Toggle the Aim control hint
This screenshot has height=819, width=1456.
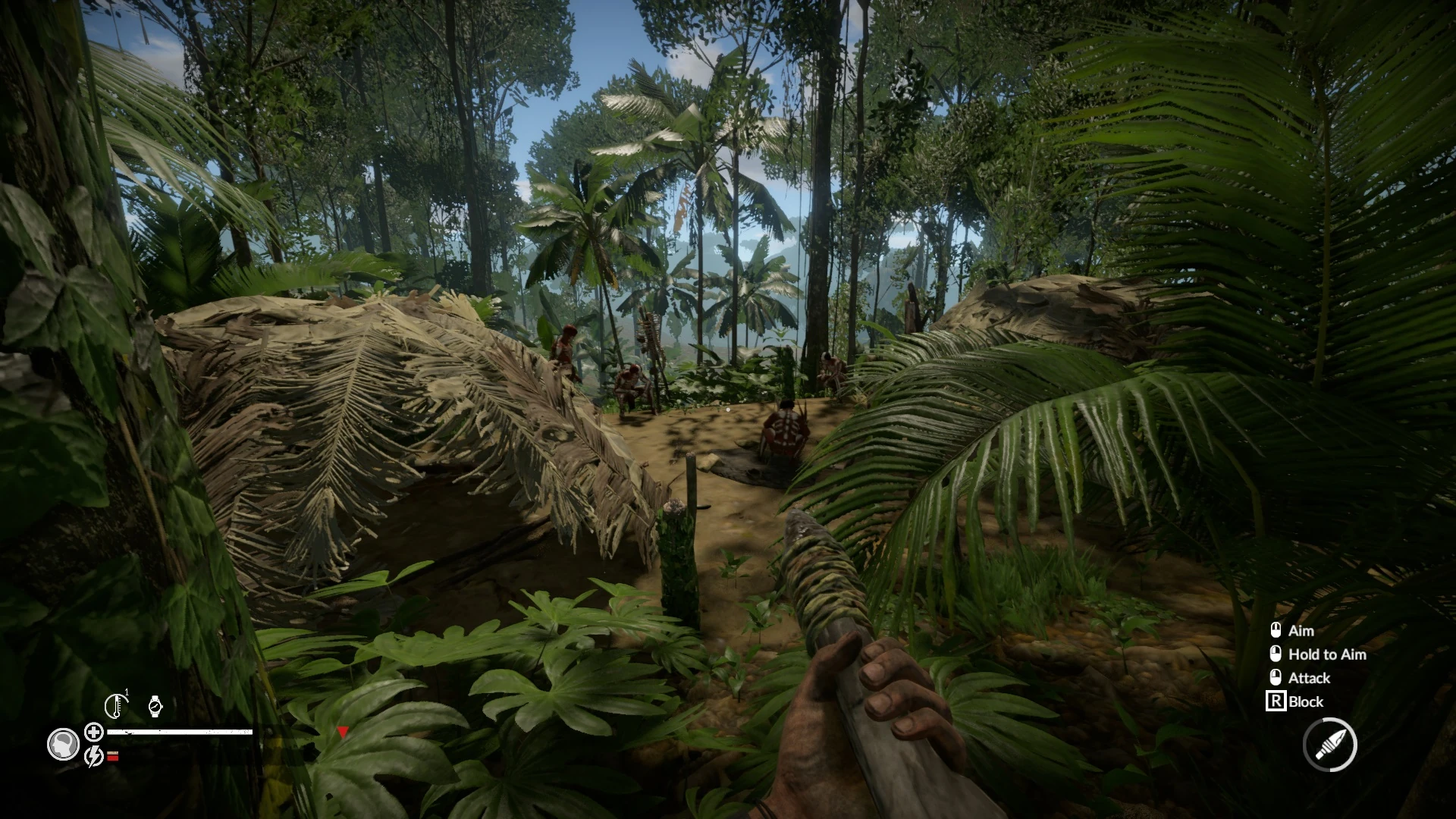click(1302, 631)
